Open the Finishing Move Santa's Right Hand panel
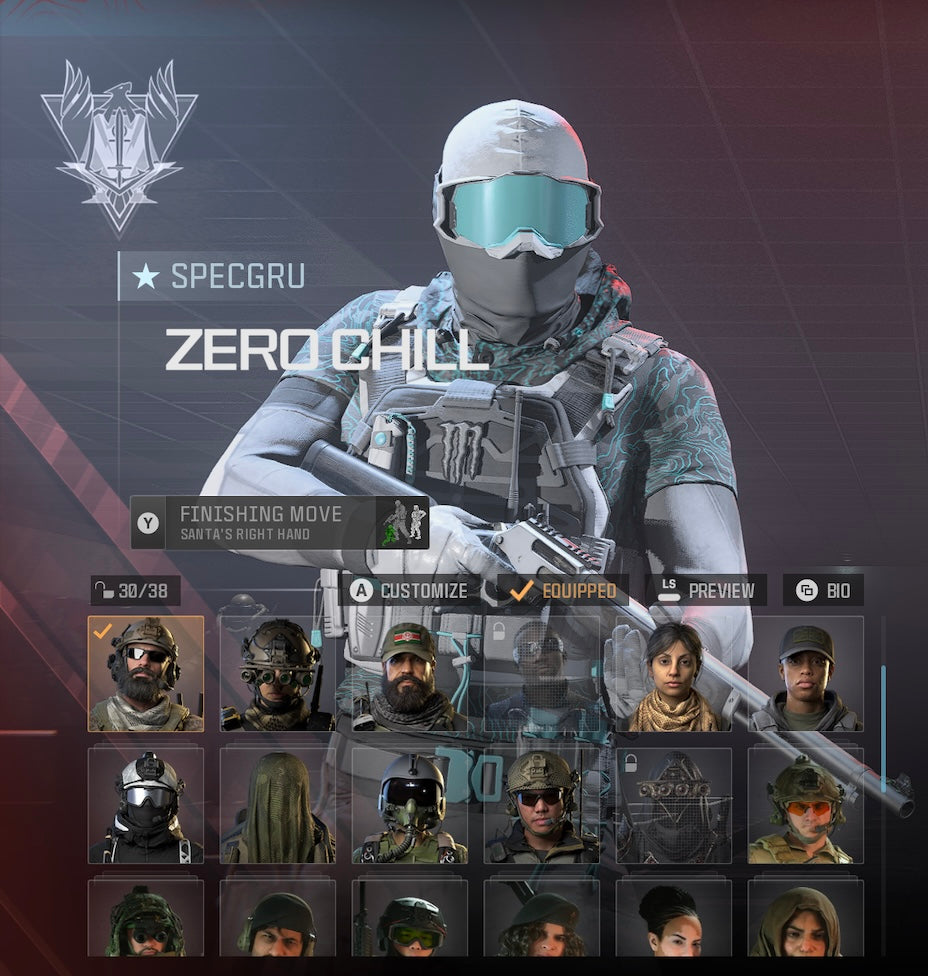Viewport: 928px width, 976px height. click(x=280, y=522)
